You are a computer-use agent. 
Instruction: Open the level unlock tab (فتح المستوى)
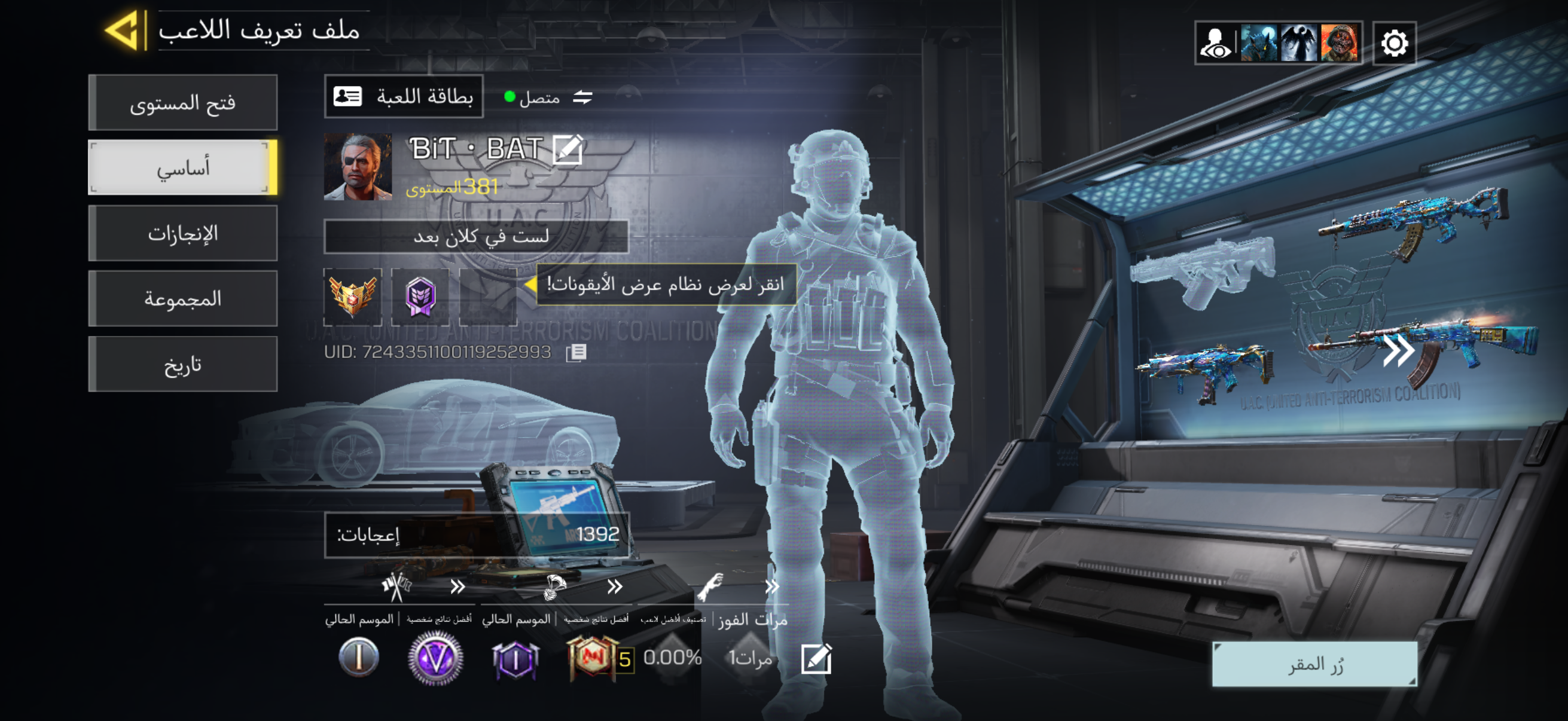click(182, 103)
